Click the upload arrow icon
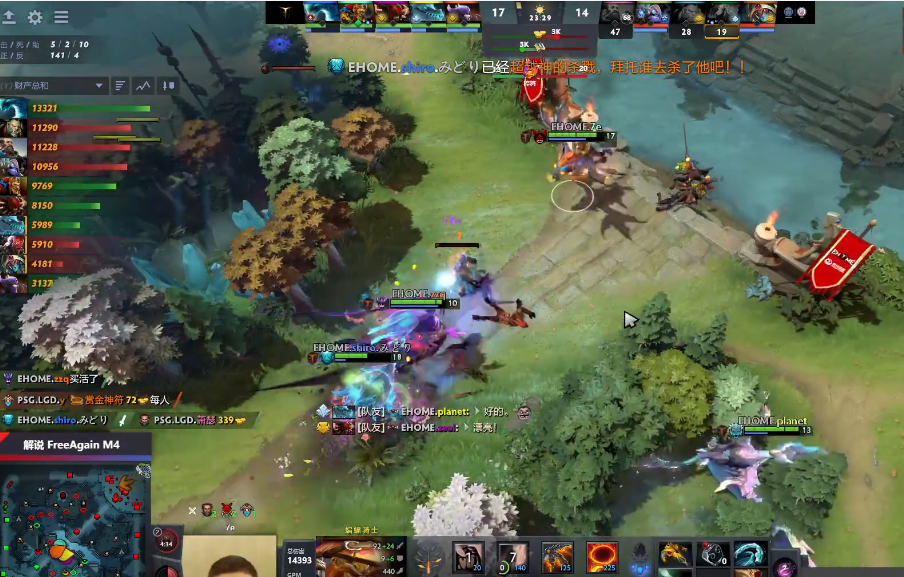Viewport: 904px width, 577px height. point(10,17)
